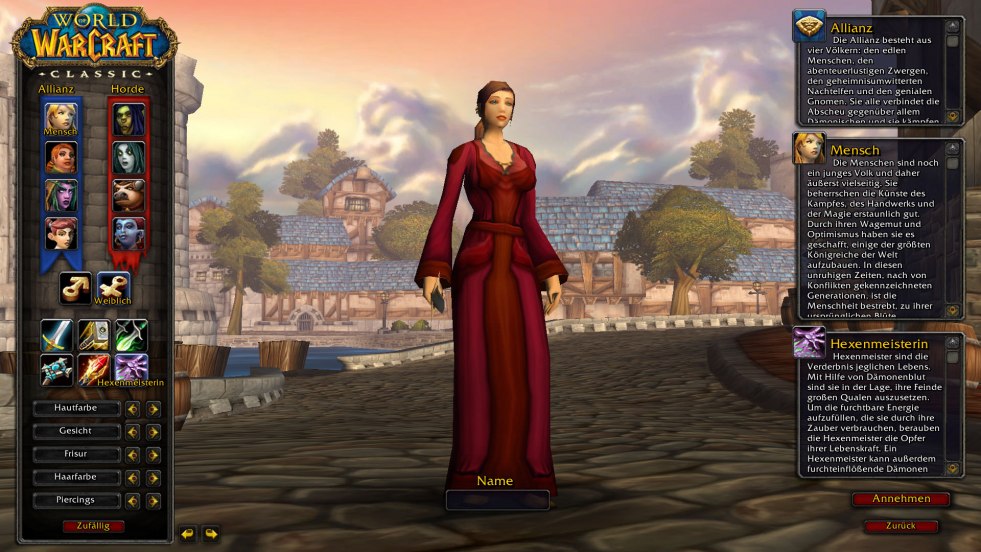This screenshot has width=981, height=552.
Task: Choose the Dwarf race portrait
Action: coord(60,157)
